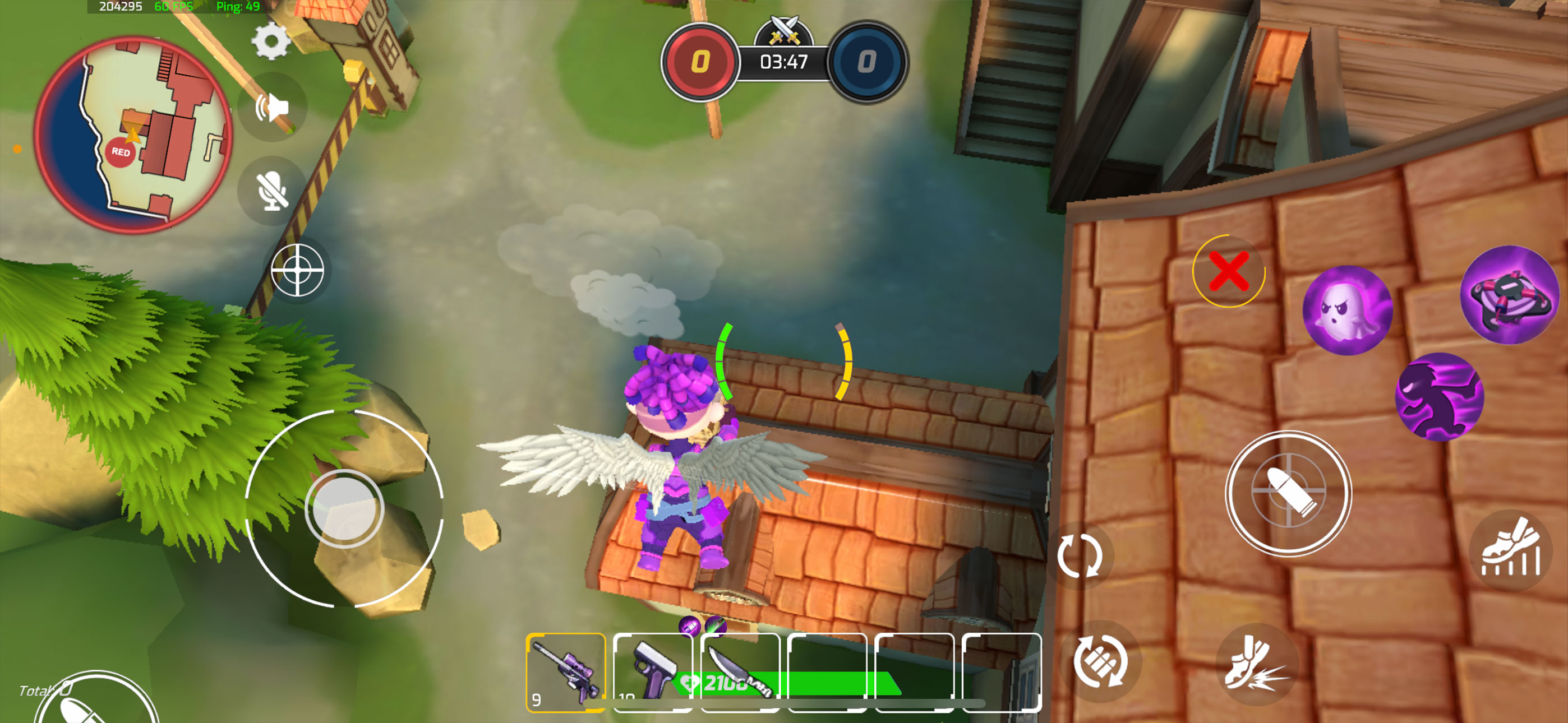The height and width of the screenshot is (723, 1568).
Task: Toggle the muted microphone button
Action: (x=272, y=191)
